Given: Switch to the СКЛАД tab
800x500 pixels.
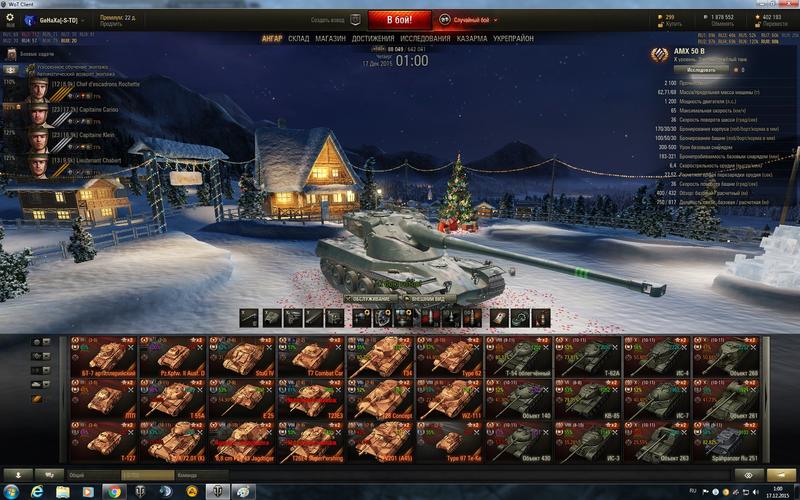Looking at the screenshot, I should point(298,39).
